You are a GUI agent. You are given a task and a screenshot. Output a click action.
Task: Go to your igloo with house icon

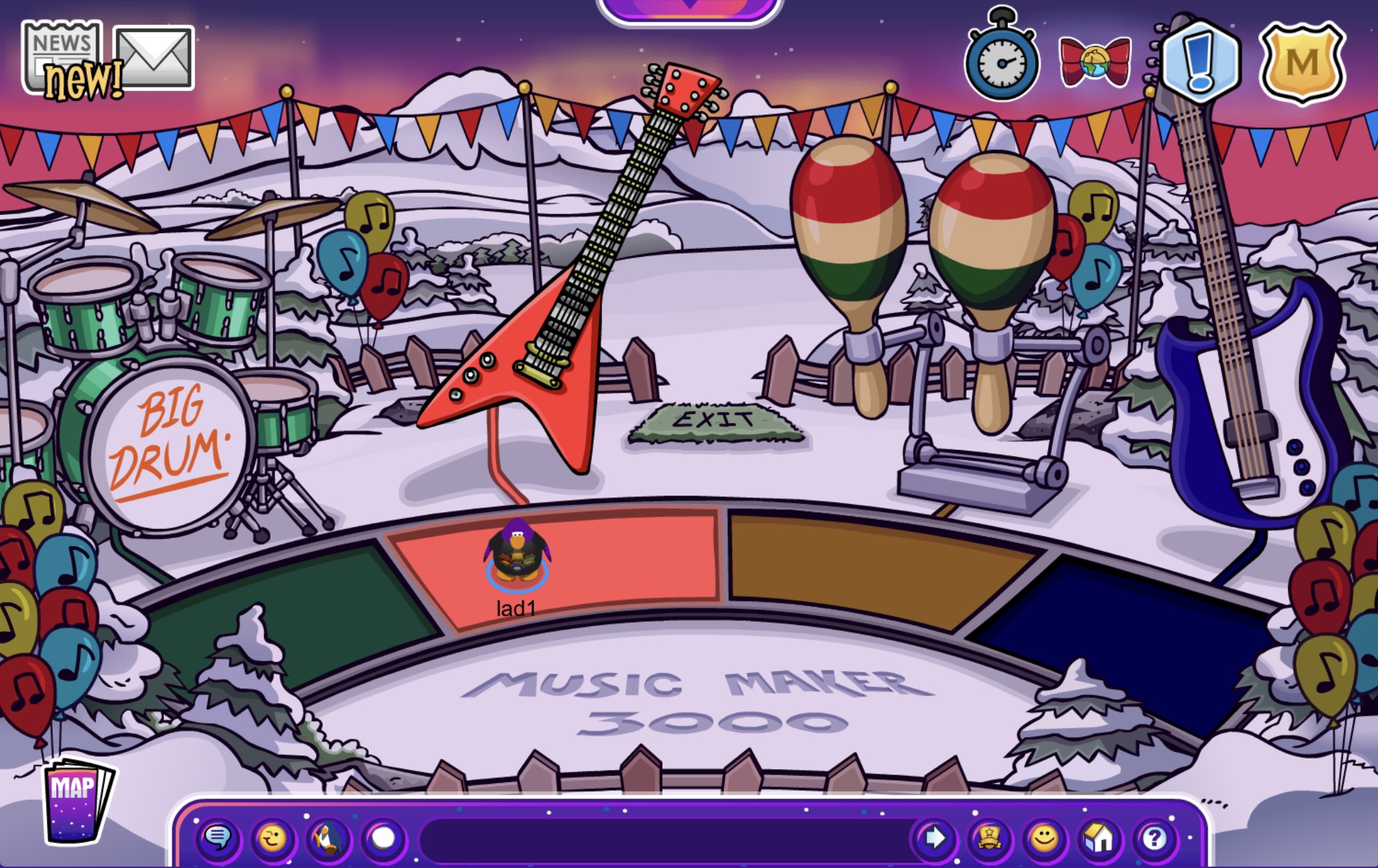[1099, 837]
